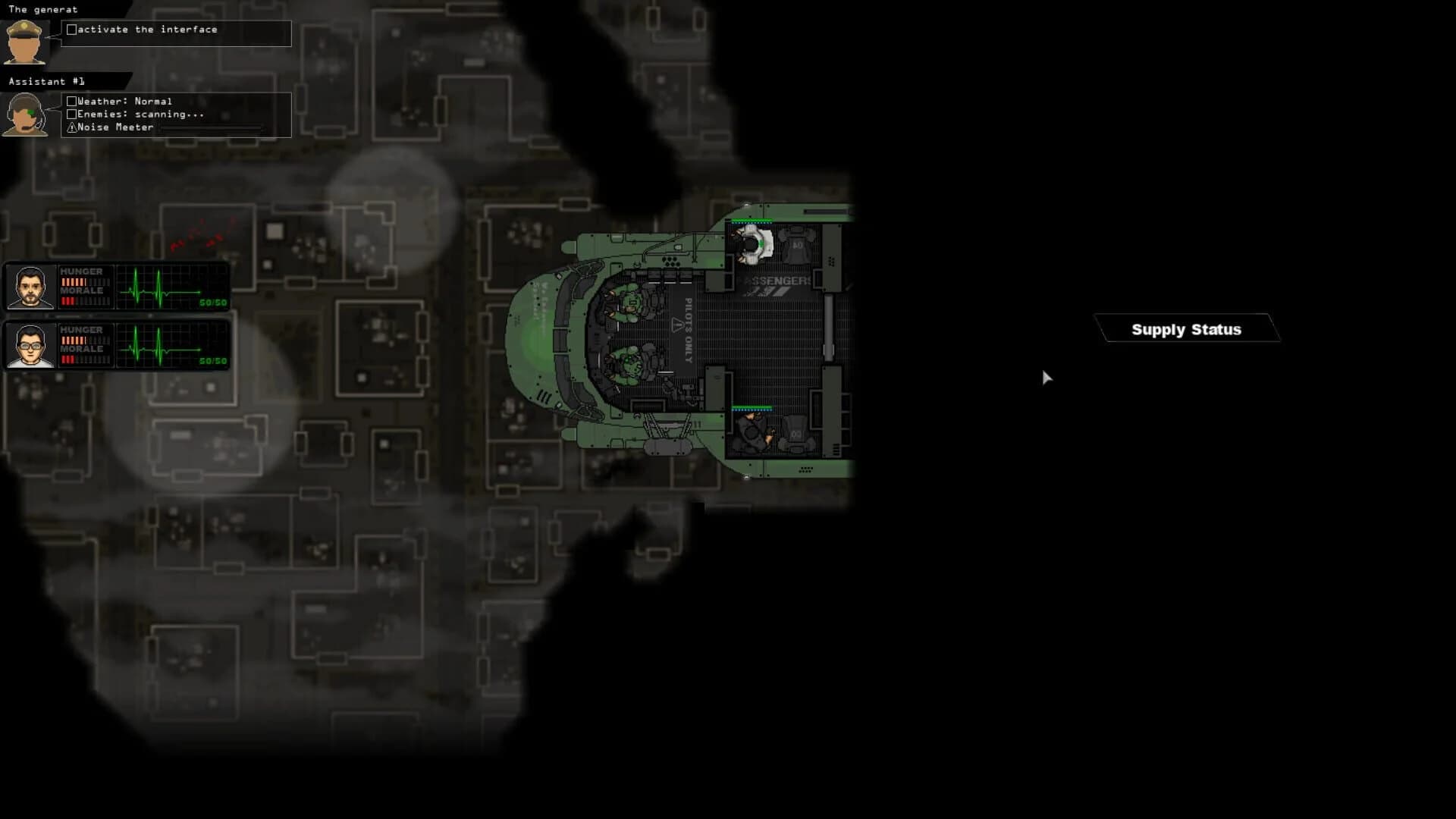The height and width of the screenshot is (819, 1456).
Task: Click the general's portrait icon
Action: pyautogui.click(x=27, y=42)
